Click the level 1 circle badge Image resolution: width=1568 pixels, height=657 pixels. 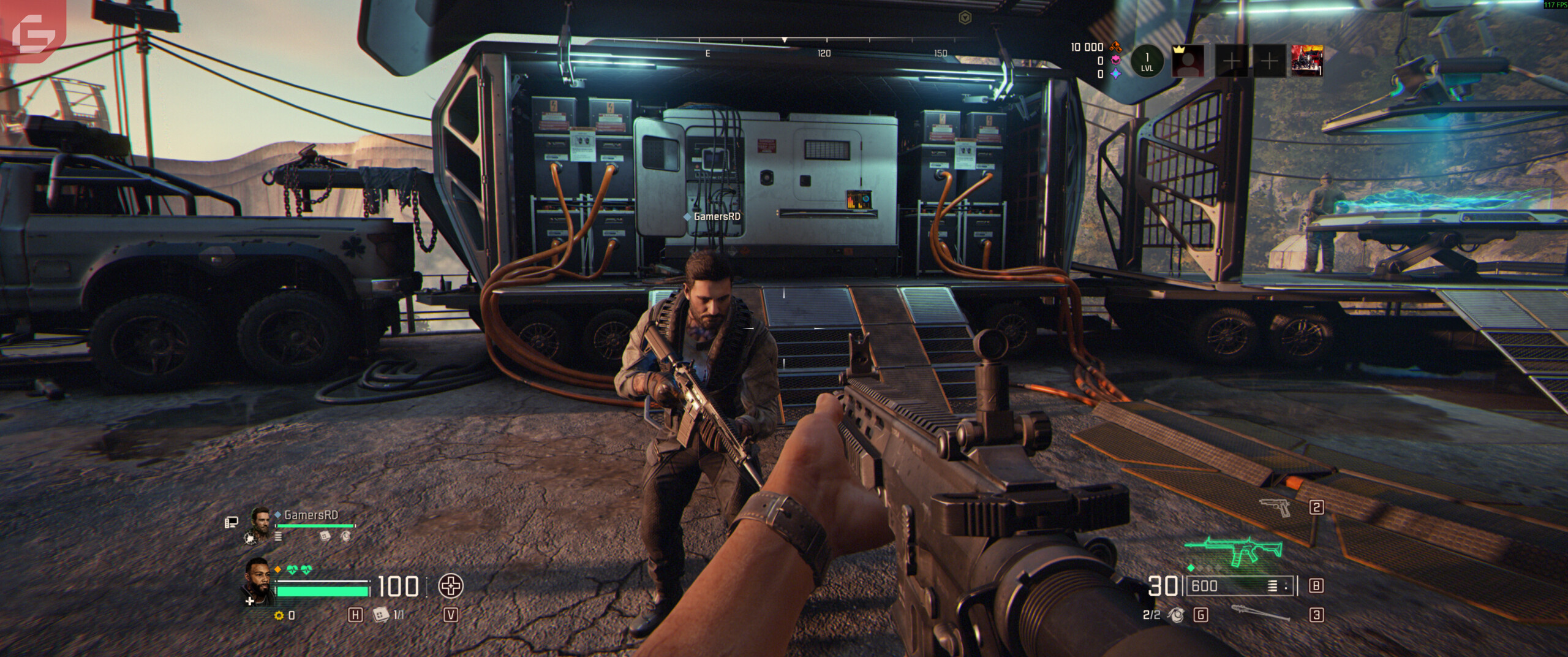pos(1147,61)
